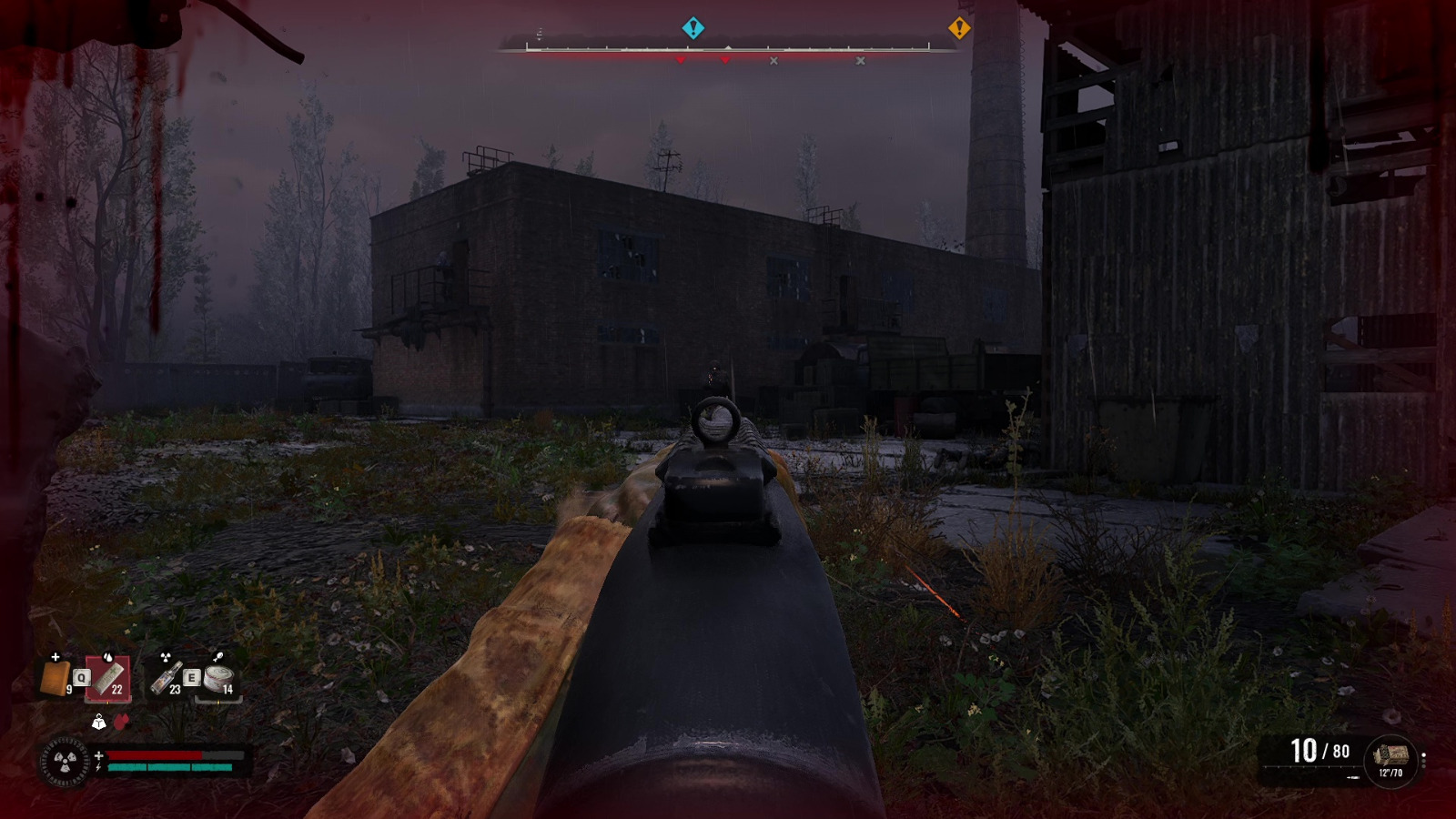
Task: Click the fork icon above the canned food
Action: coord(217,656)
